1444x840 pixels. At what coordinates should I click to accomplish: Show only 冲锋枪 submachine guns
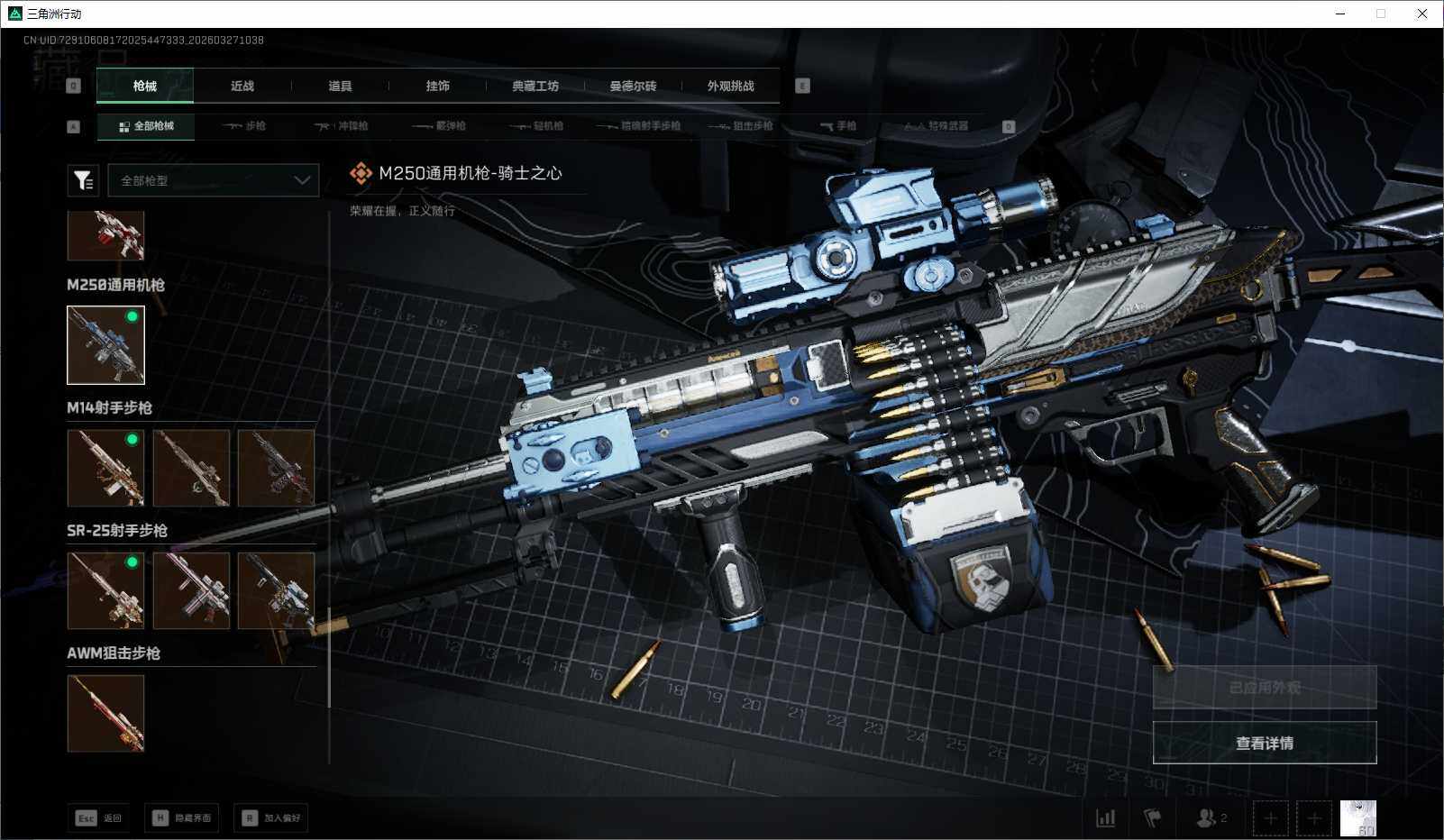coord(342,126)
